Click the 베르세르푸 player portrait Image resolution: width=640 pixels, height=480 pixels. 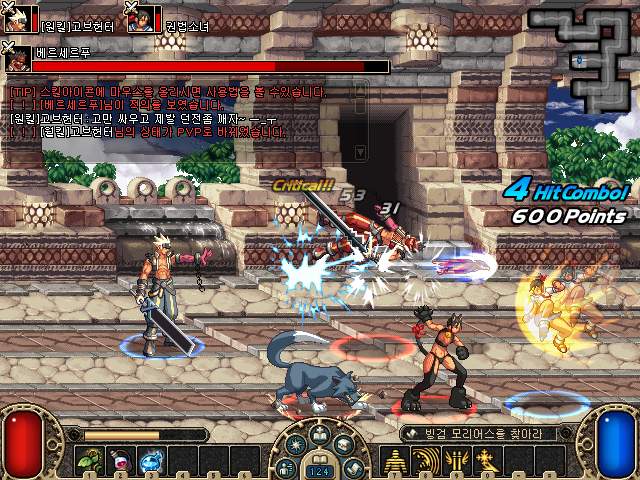[x=17, y=59]
